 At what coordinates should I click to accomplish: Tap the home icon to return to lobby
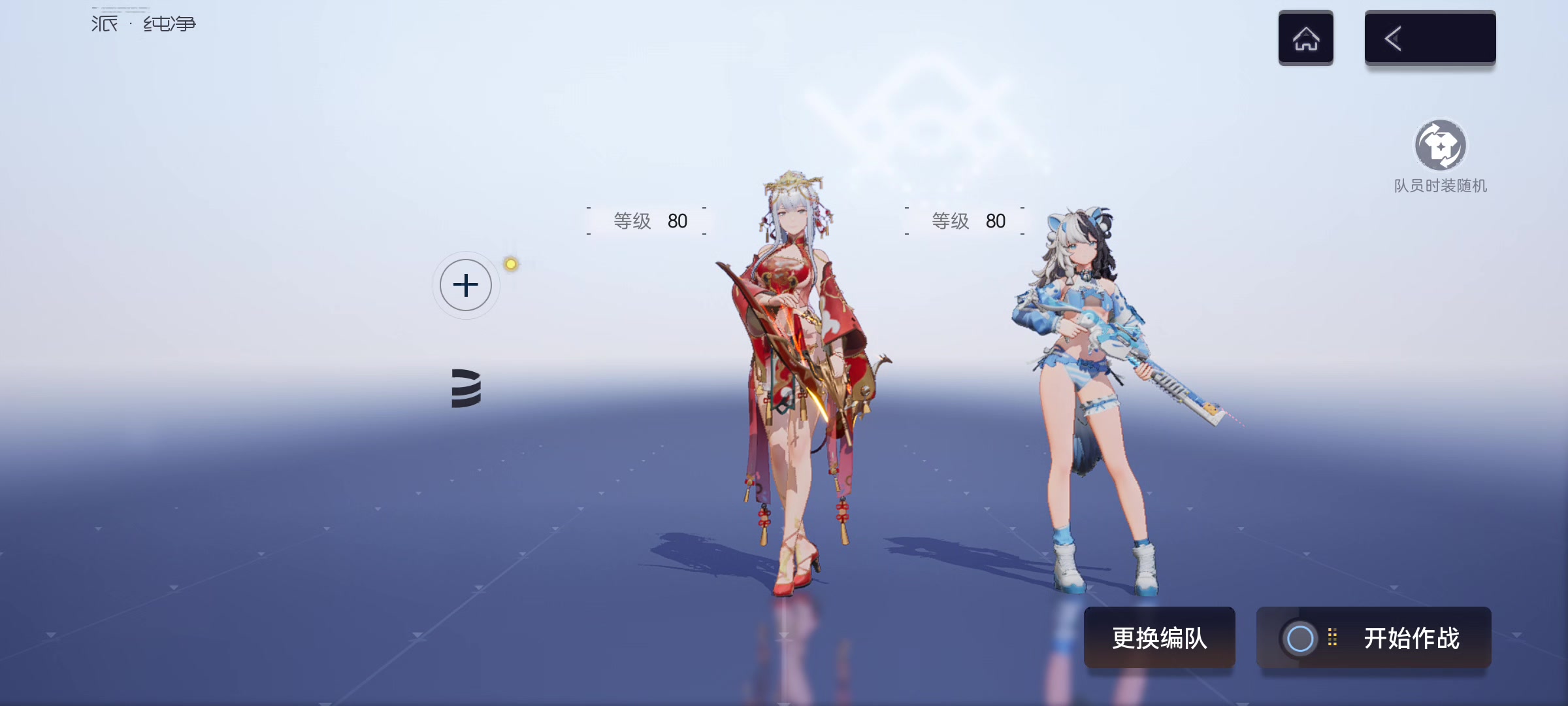point(1305,37)
